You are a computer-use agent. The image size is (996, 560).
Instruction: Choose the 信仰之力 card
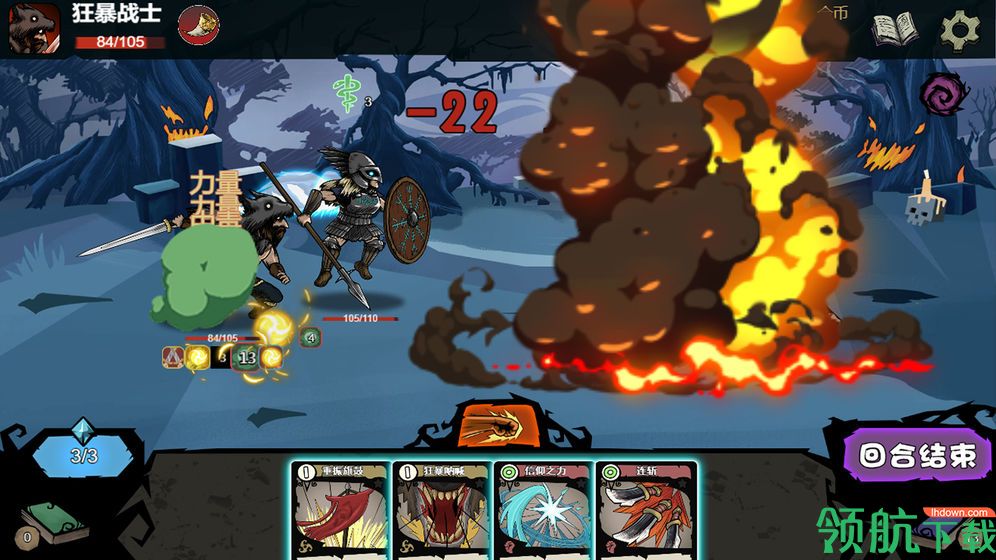click(x=543, y=510)
